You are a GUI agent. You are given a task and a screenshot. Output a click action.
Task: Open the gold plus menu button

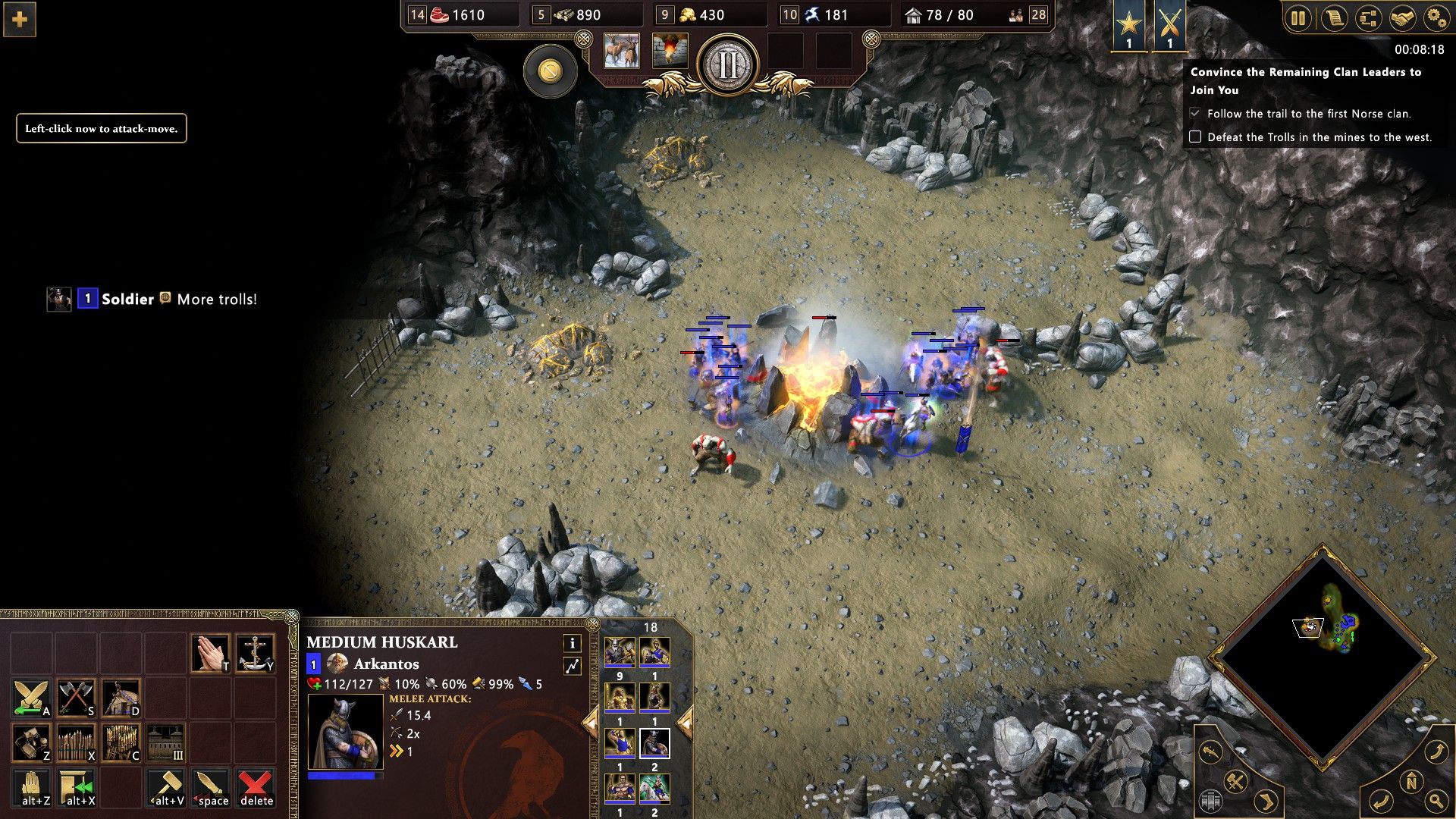coord(20,20)
